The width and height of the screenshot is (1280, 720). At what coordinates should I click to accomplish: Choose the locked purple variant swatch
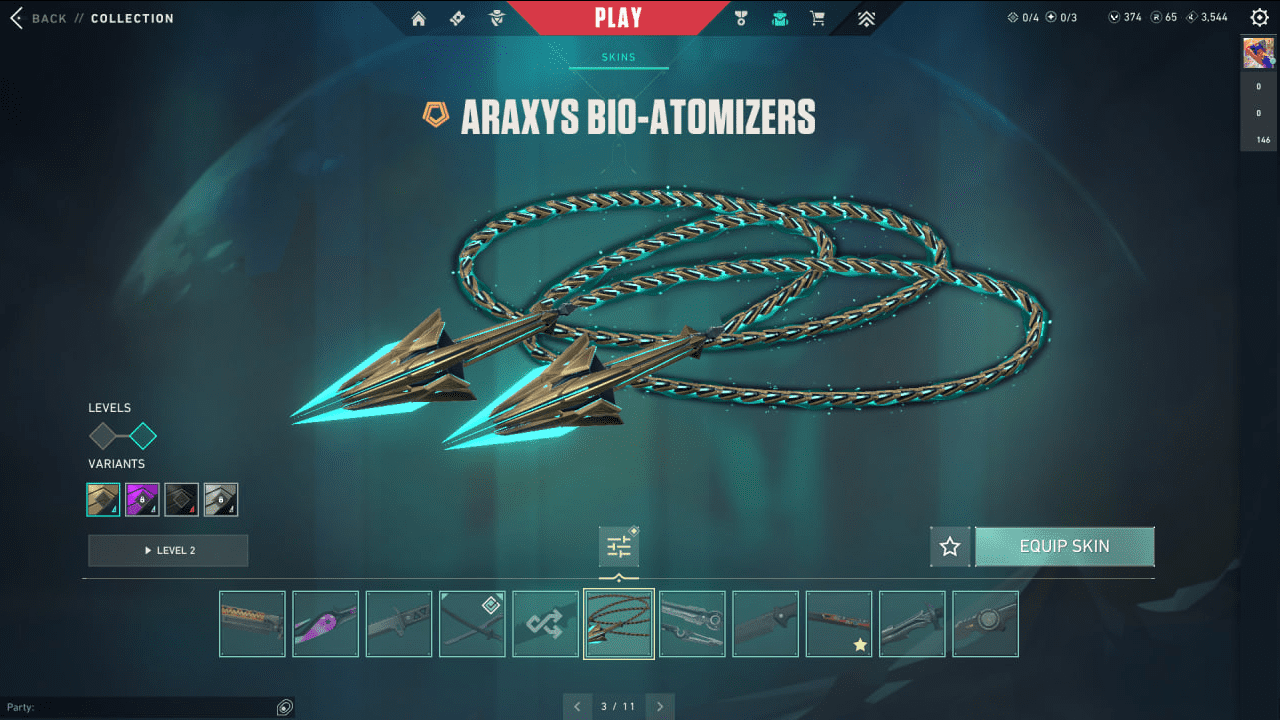click(x=142, y=500)
